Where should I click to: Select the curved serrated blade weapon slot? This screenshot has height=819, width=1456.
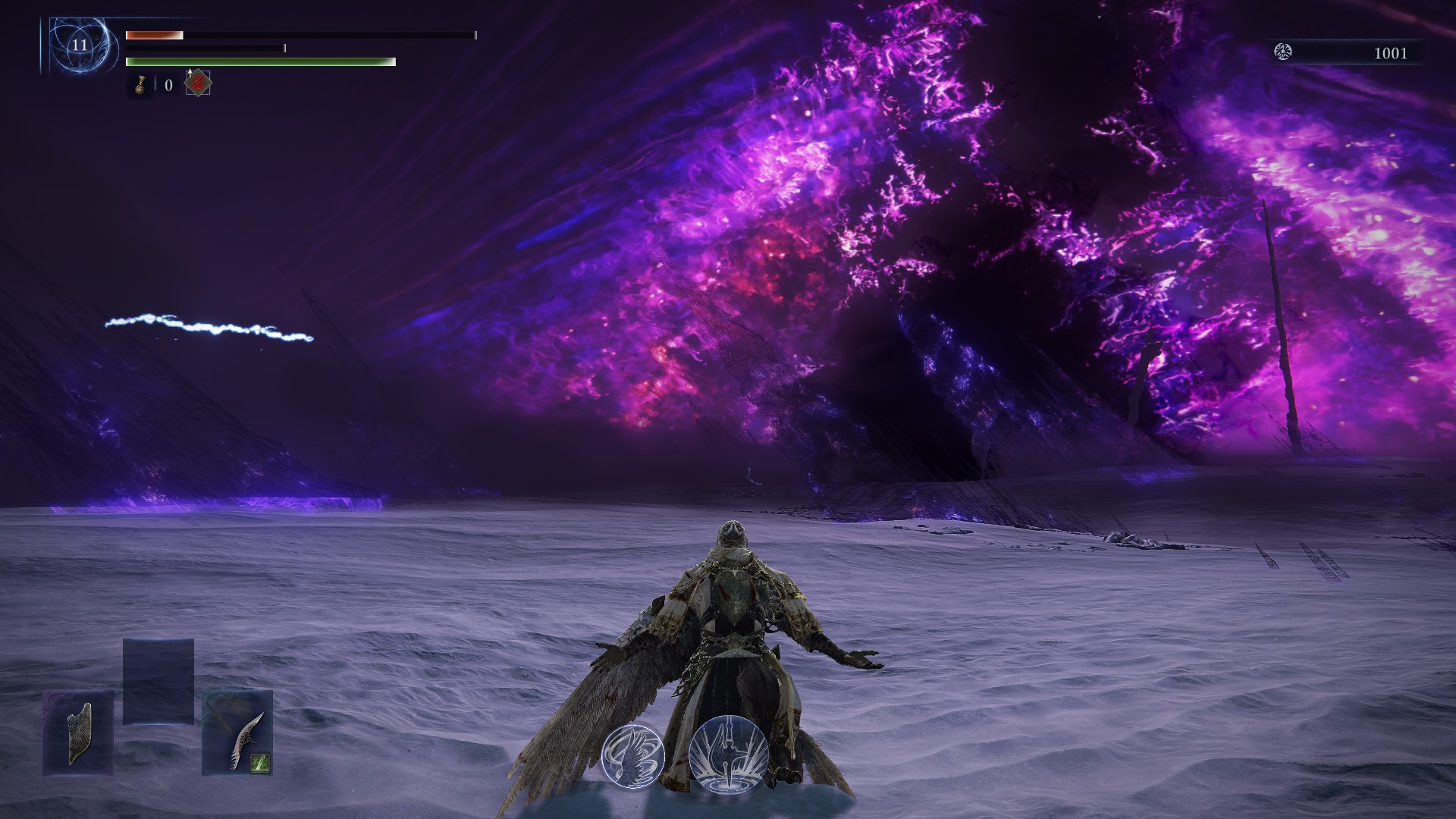pyautogui.click(x=237, y=733)
